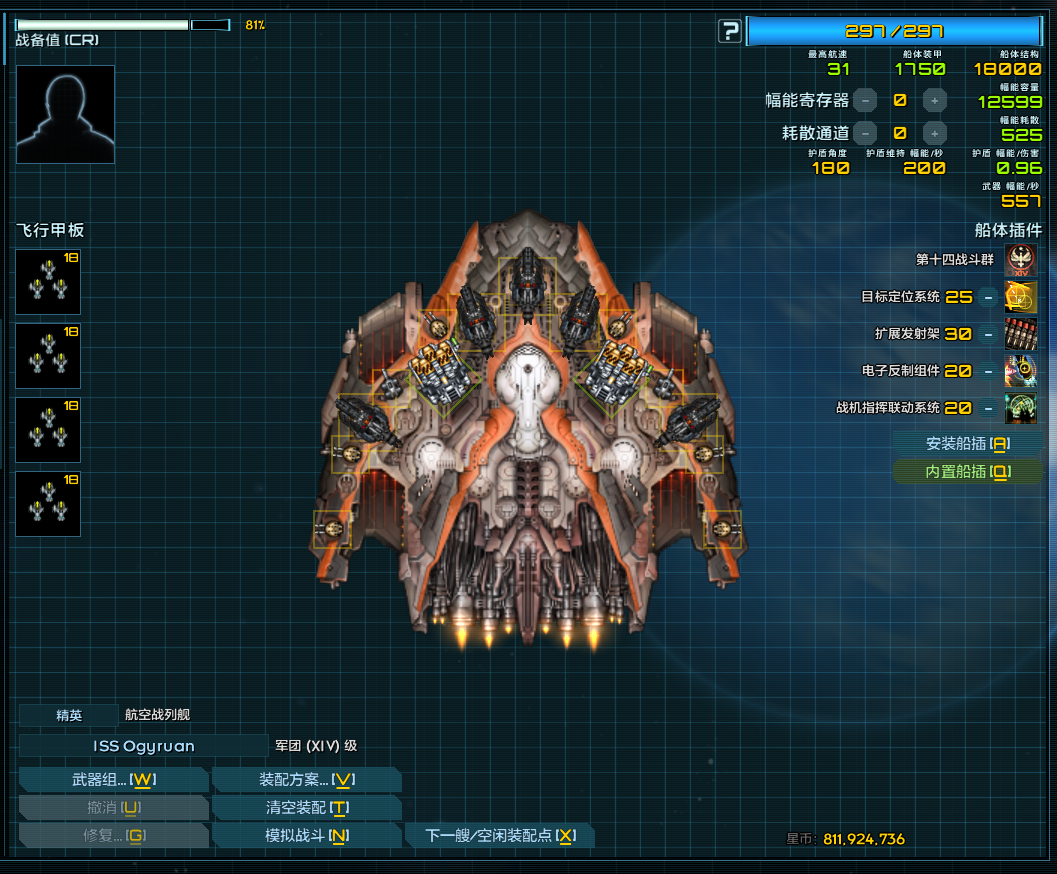This screenshot has height=874, width=1057.
Task: Remove the 电子反制组件 hullmod
Action: click(987, 371)
